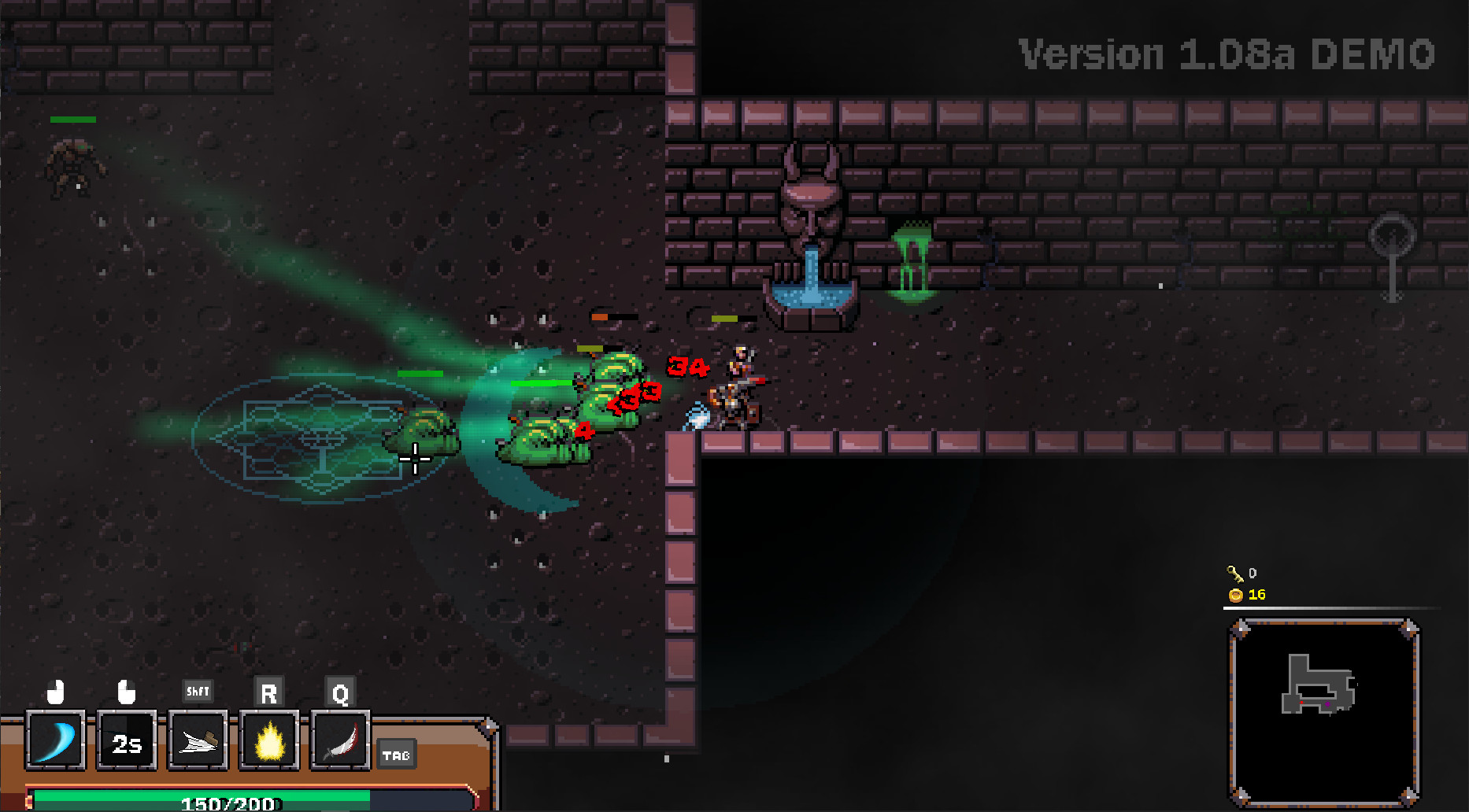
Task: Open the map with the TAB button
Action: (x=397, y=754)
